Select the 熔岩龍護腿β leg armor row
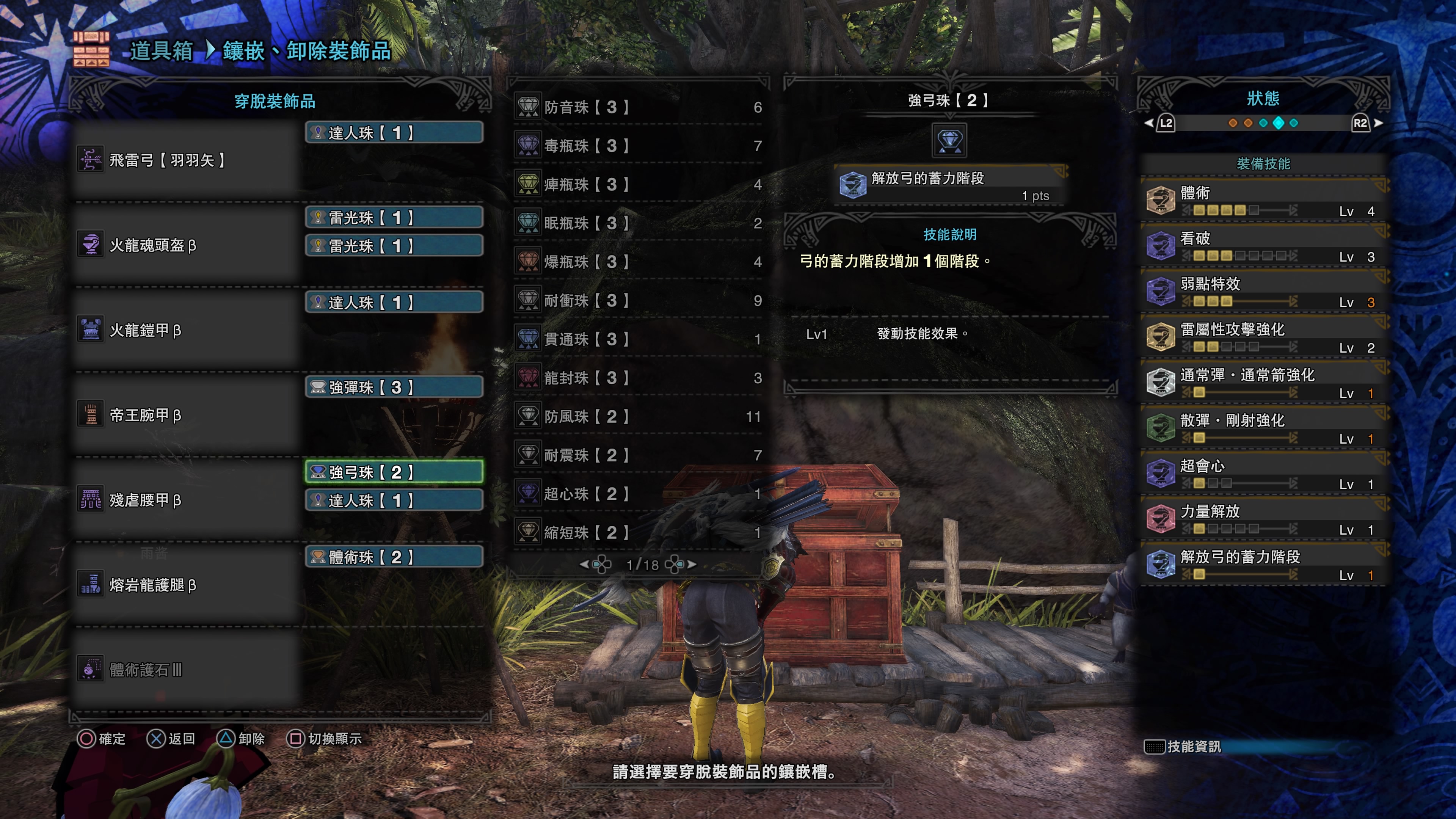This screenshot has width=1456, height=819. tap(187, 585)
